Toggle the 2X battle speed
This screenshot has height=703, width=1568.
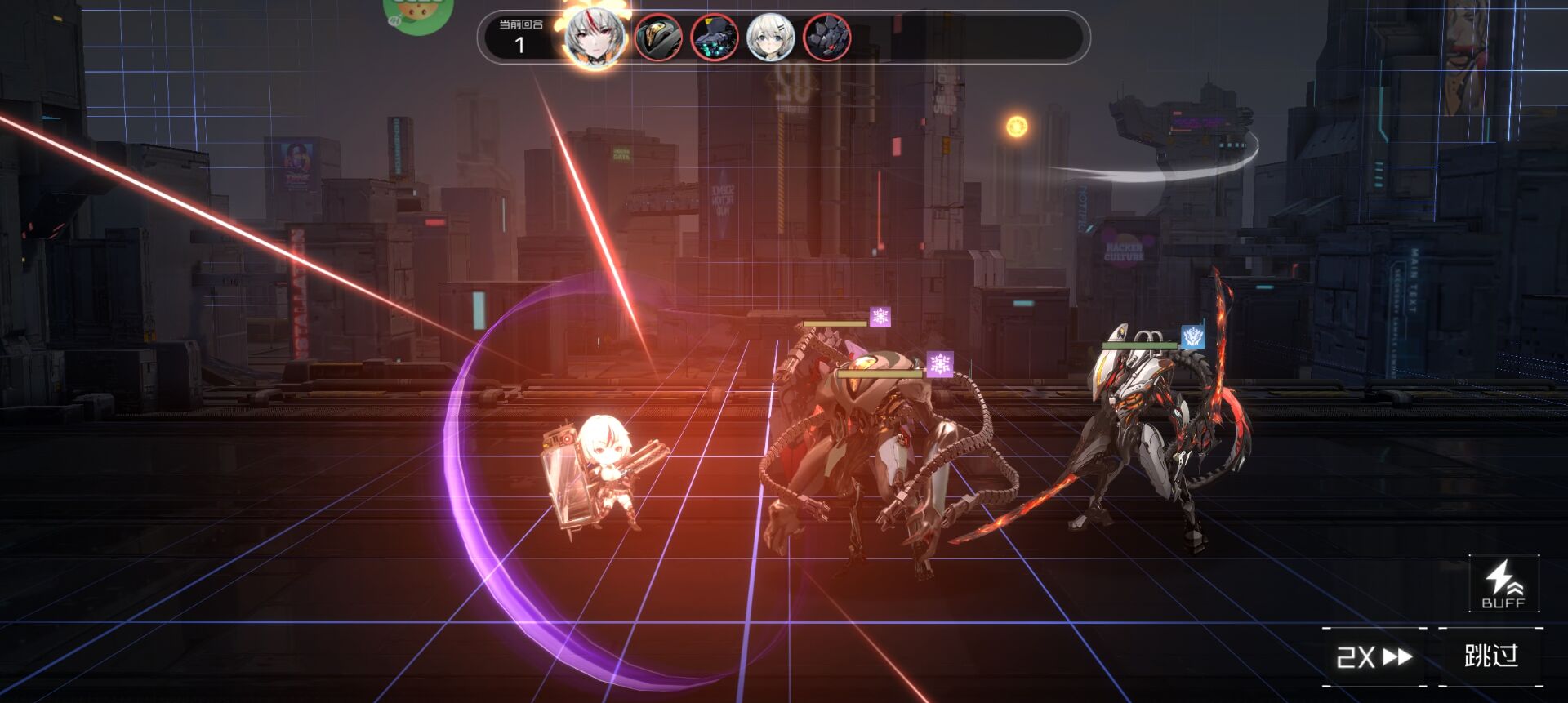(x=1374, y=656)
